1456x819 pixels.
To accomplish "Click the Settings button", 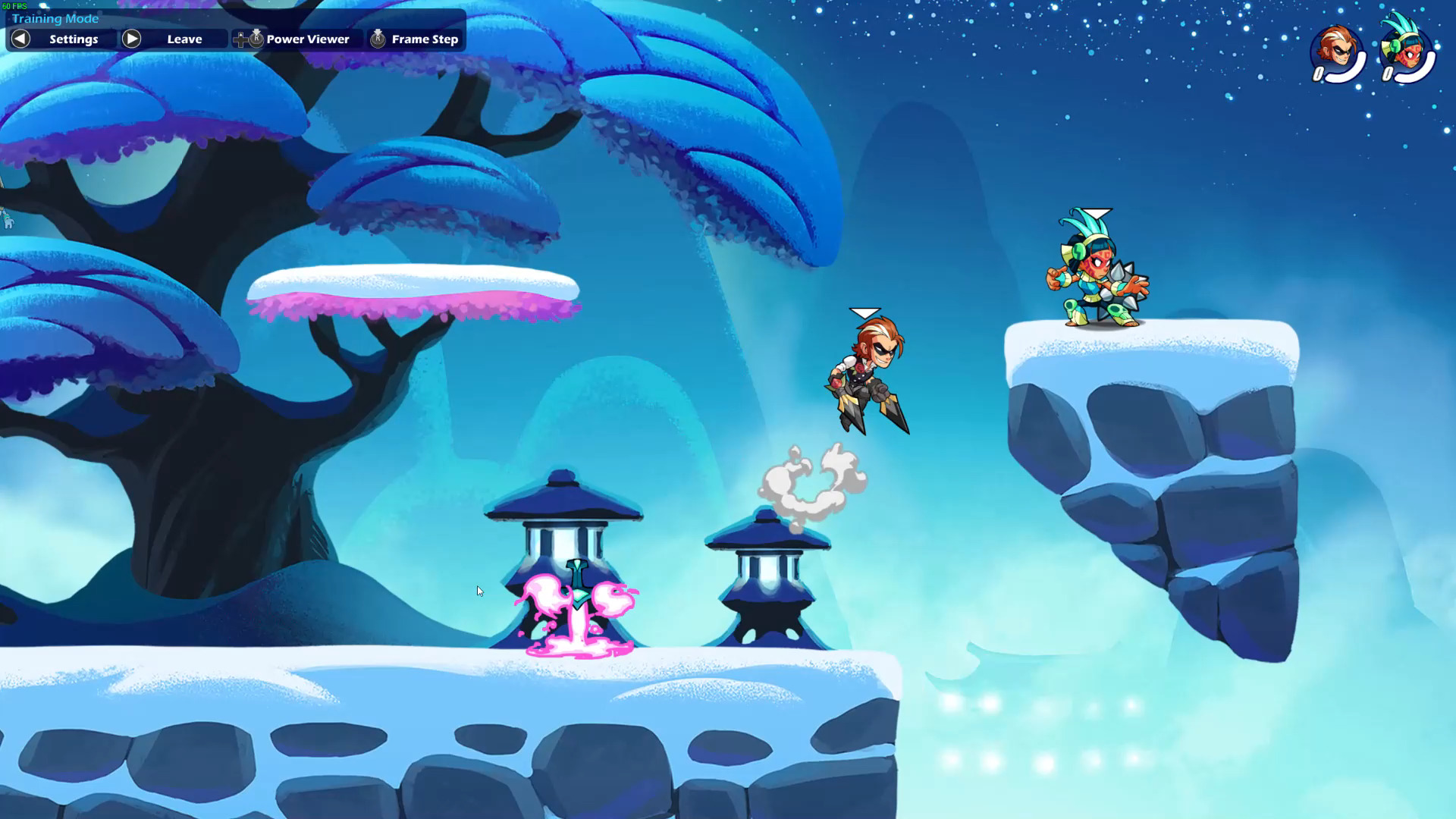I will pos(72,39).
